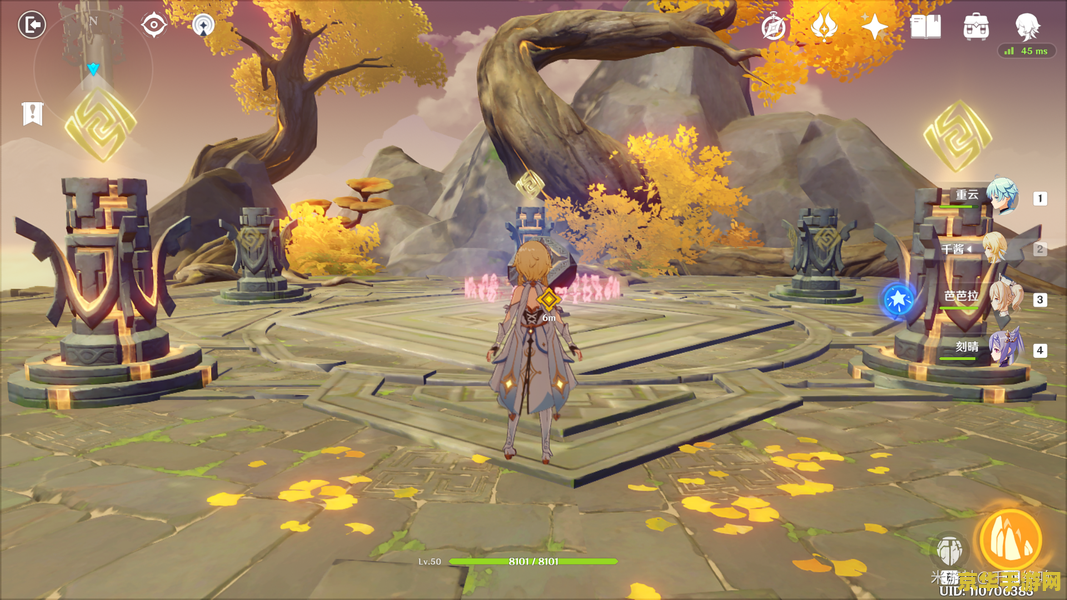Click the blue navigation marker icon
Image resolution: width=1067 pixels, height=600 pixels.
(203, 25)
